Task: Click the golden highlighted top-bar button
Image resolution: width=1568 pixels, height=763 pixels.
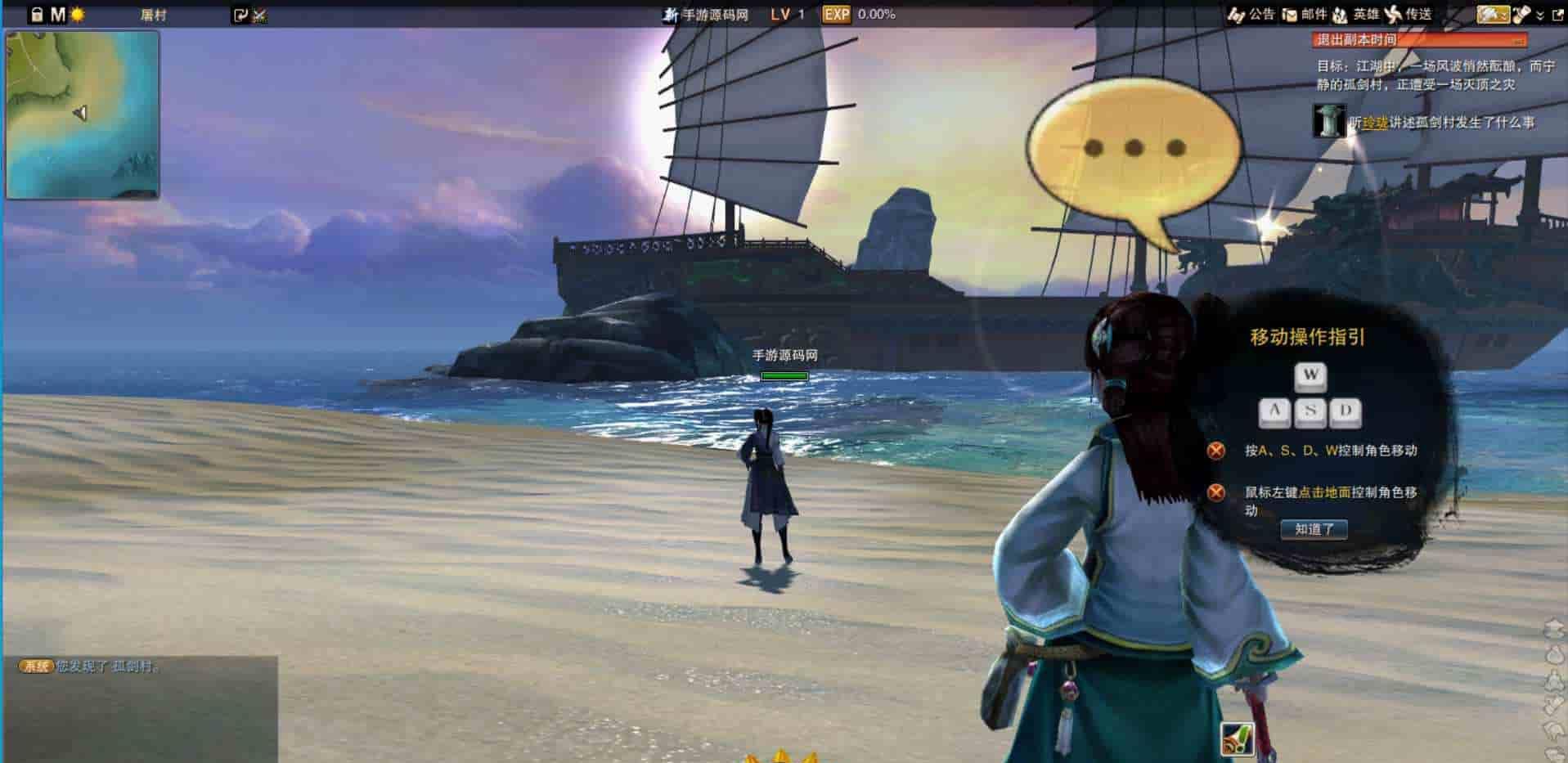Action: pos(1493,14)
